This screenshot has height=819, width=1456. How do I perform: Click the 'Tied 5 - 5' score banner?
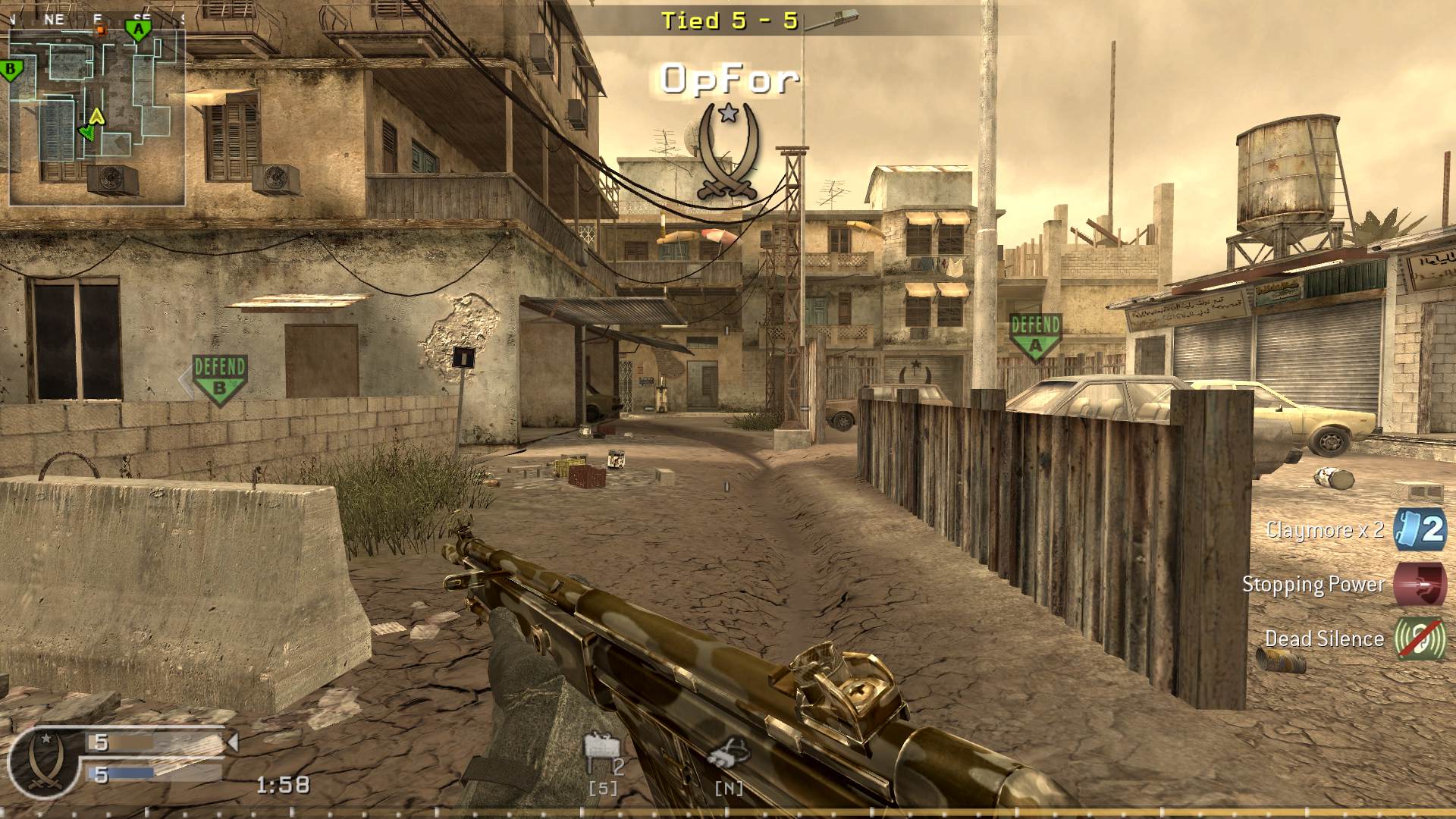coord(728,21)
